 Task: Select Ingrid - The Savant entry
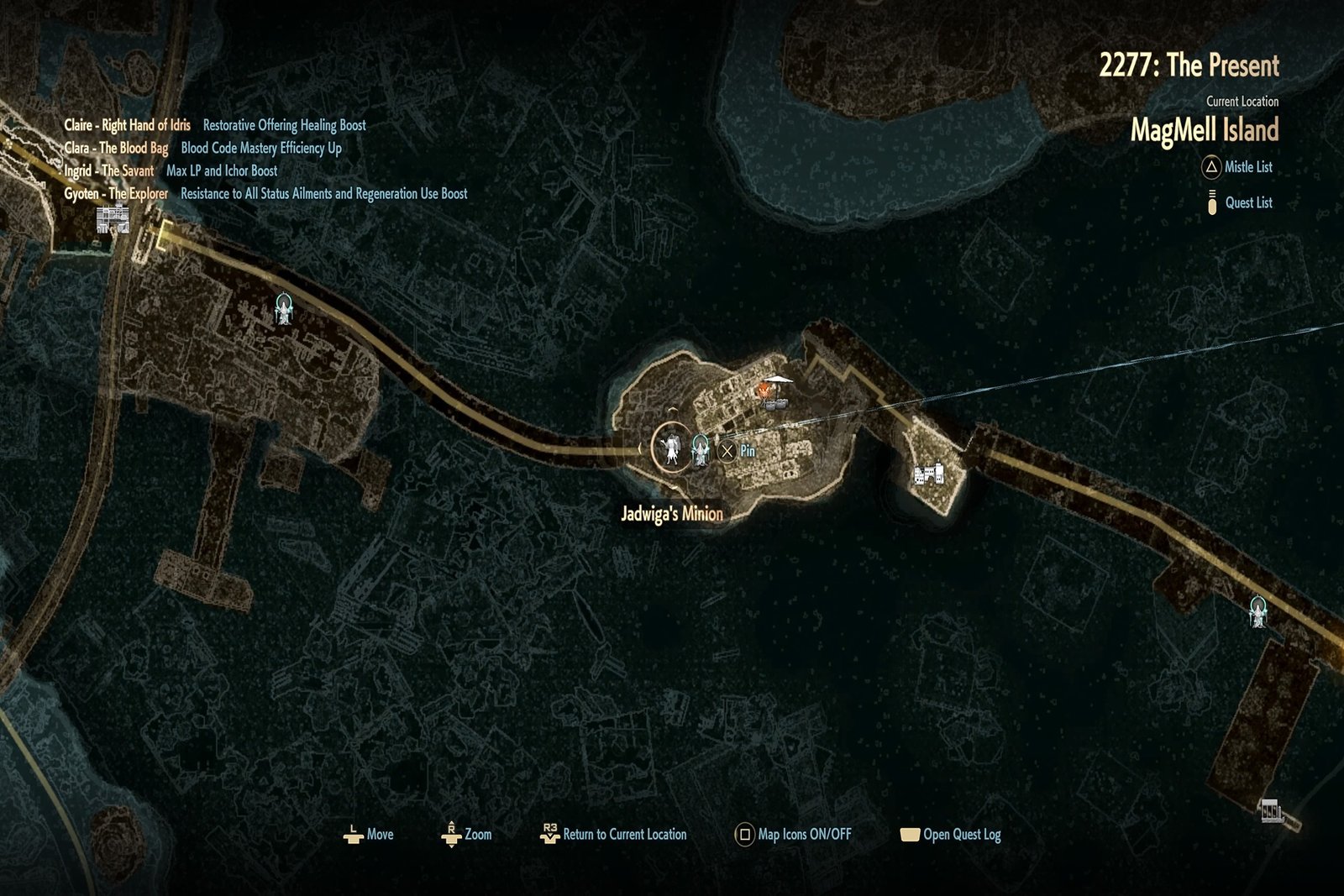pos(109,170)
